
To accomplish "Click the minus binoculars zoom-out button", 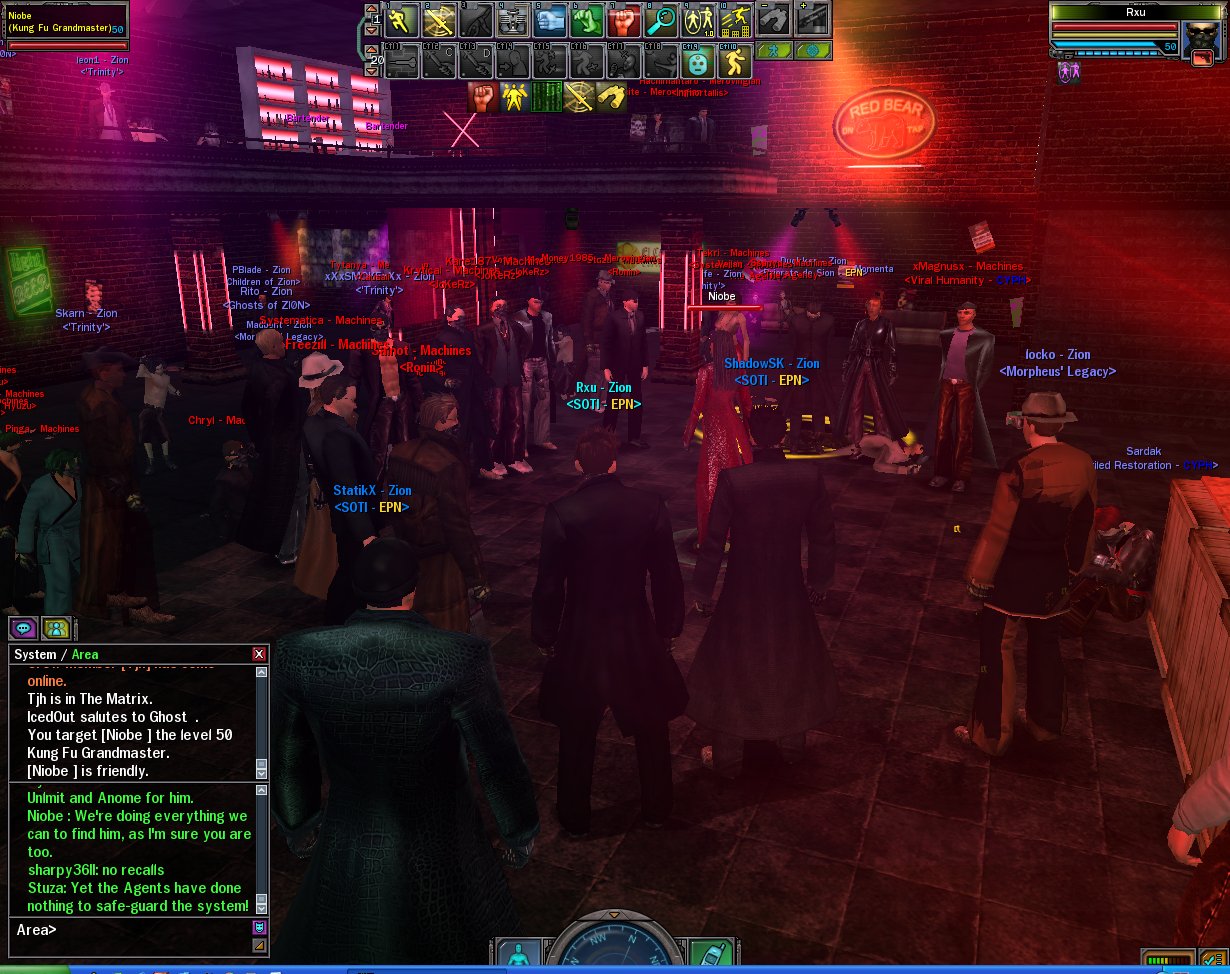I will 774,19.
